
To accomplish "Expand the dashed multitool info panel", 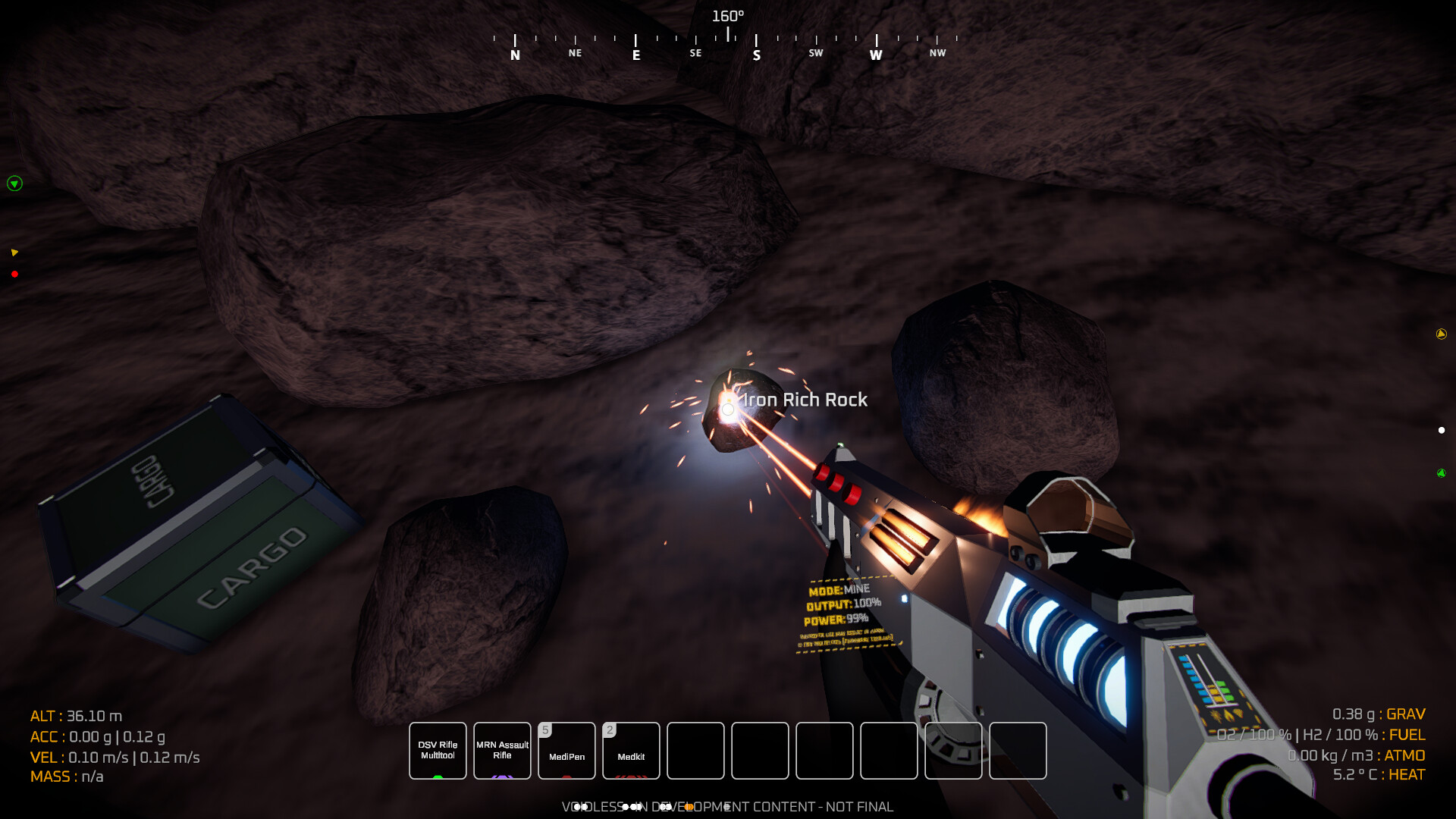I will [x=846, y=637].
